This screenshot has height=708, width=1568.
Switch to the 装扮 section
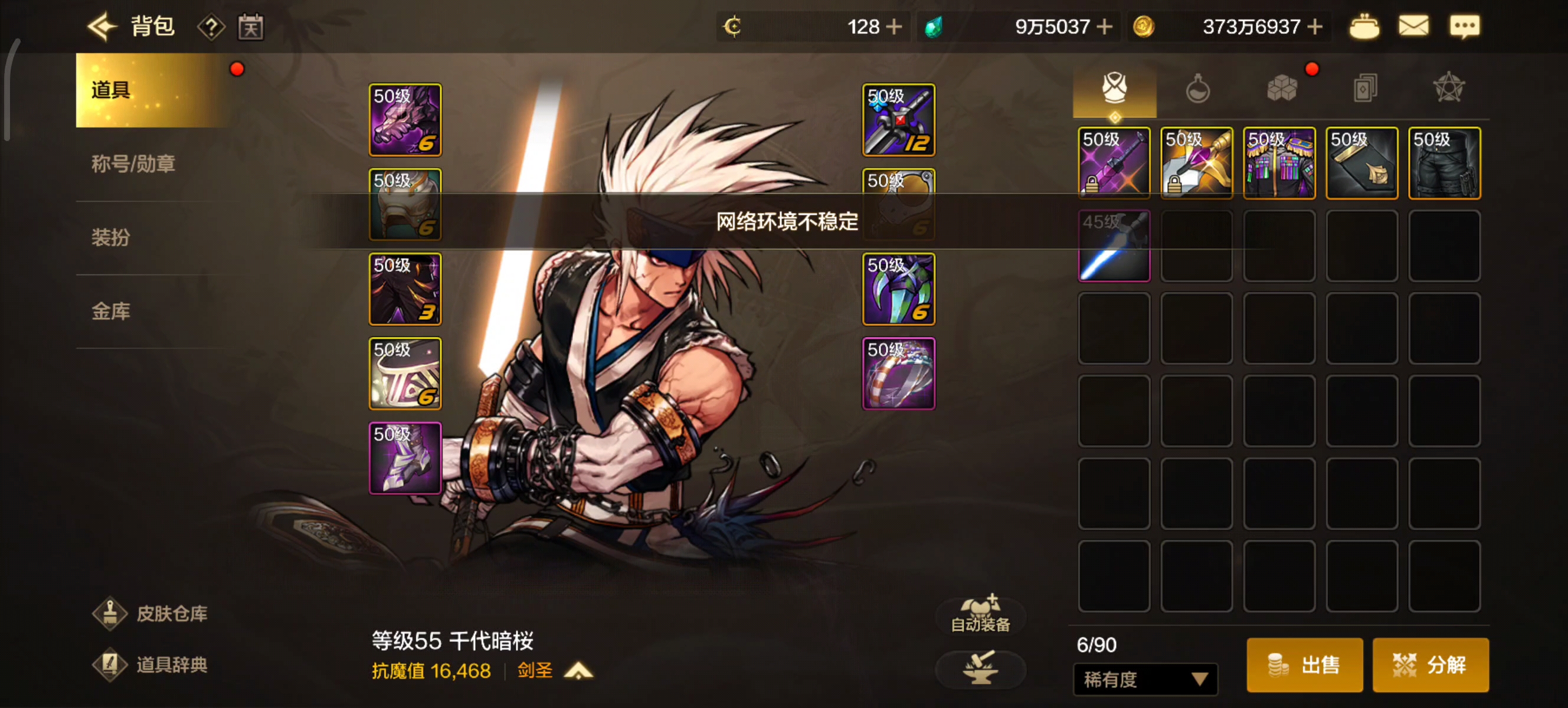[110, 237]
